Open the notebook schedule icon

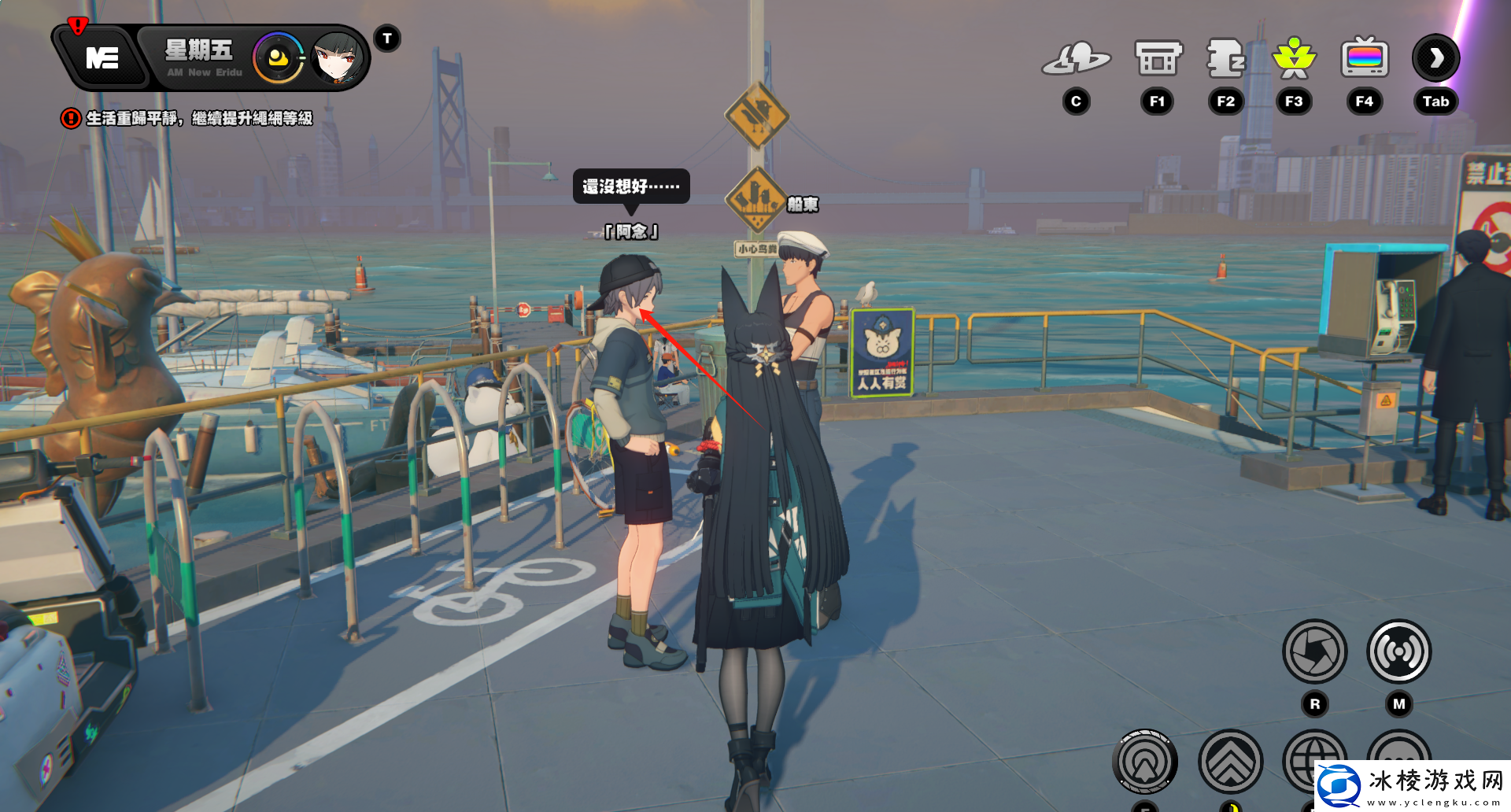[x=1225, y=59]
